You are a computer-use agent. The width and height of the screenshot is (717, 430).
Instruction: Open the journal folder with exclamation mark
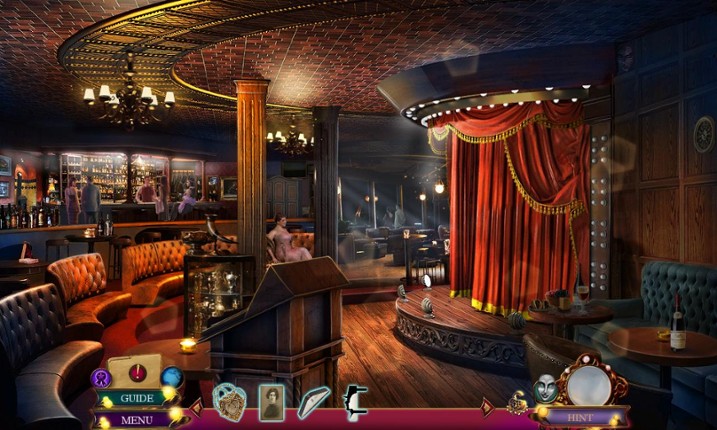(134, 371)
